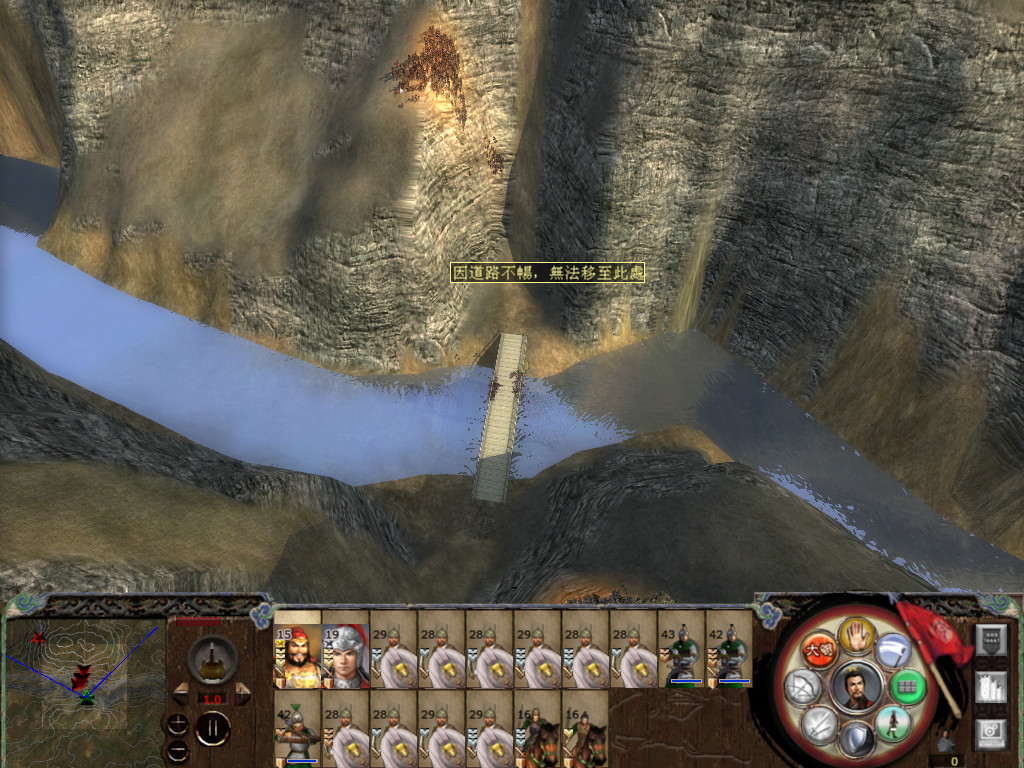Zoom out the minimap with the minus button
Image resolution: width=1024 pixels, height=768 pixels.
(177, 749)
